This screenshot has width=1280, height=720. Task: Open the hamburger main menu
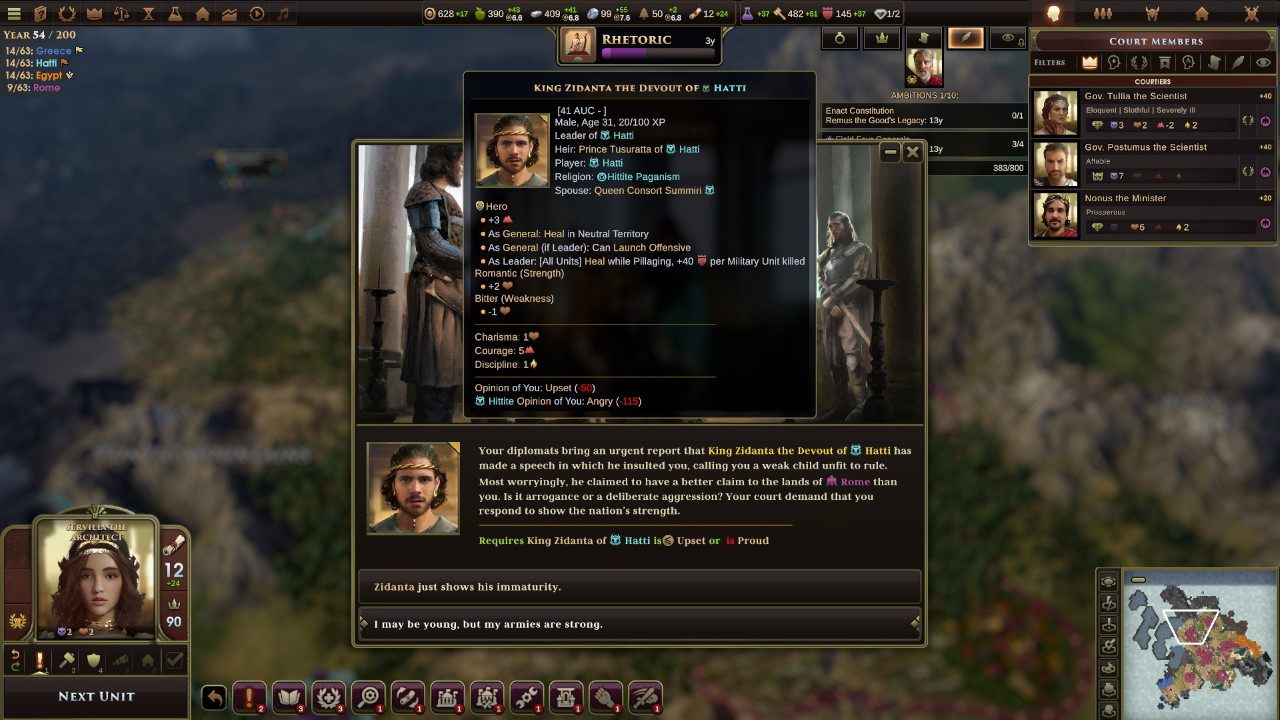coord(14,14)
